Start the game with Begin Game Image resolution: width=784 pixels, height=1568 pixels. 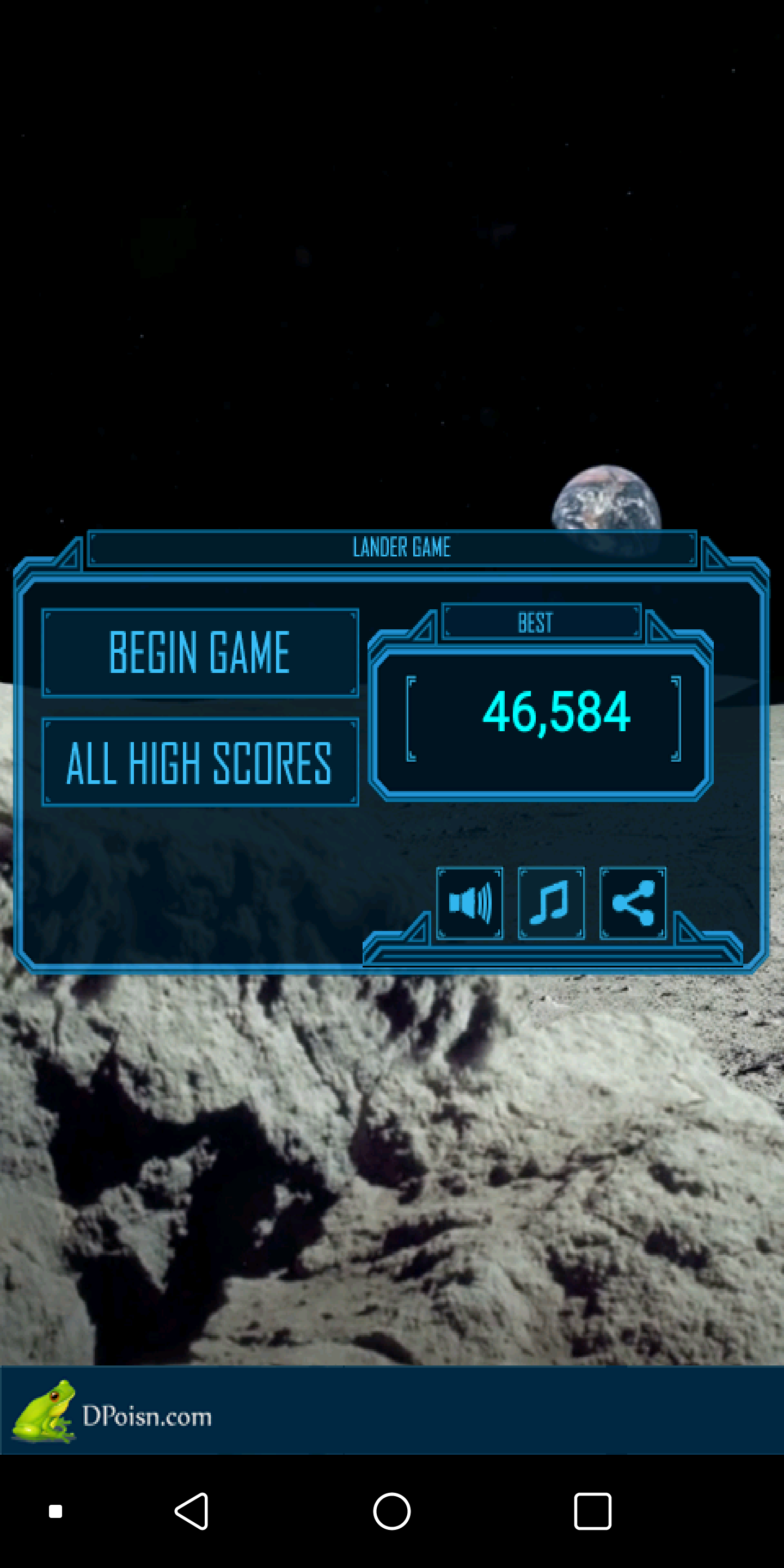tap(200, 653)
